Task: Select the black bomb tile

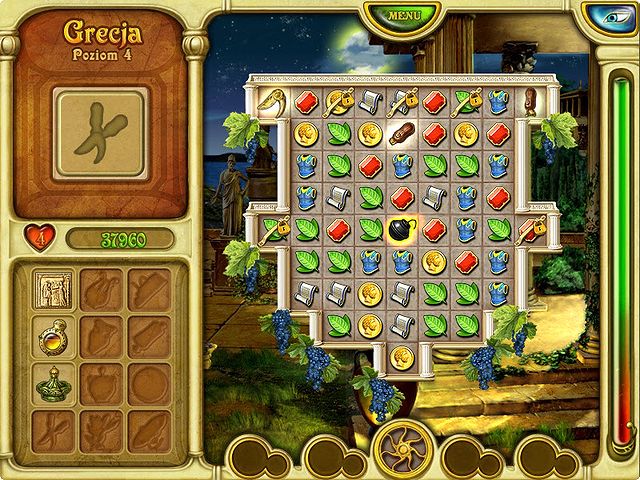Action: click(x=401, y=230)
